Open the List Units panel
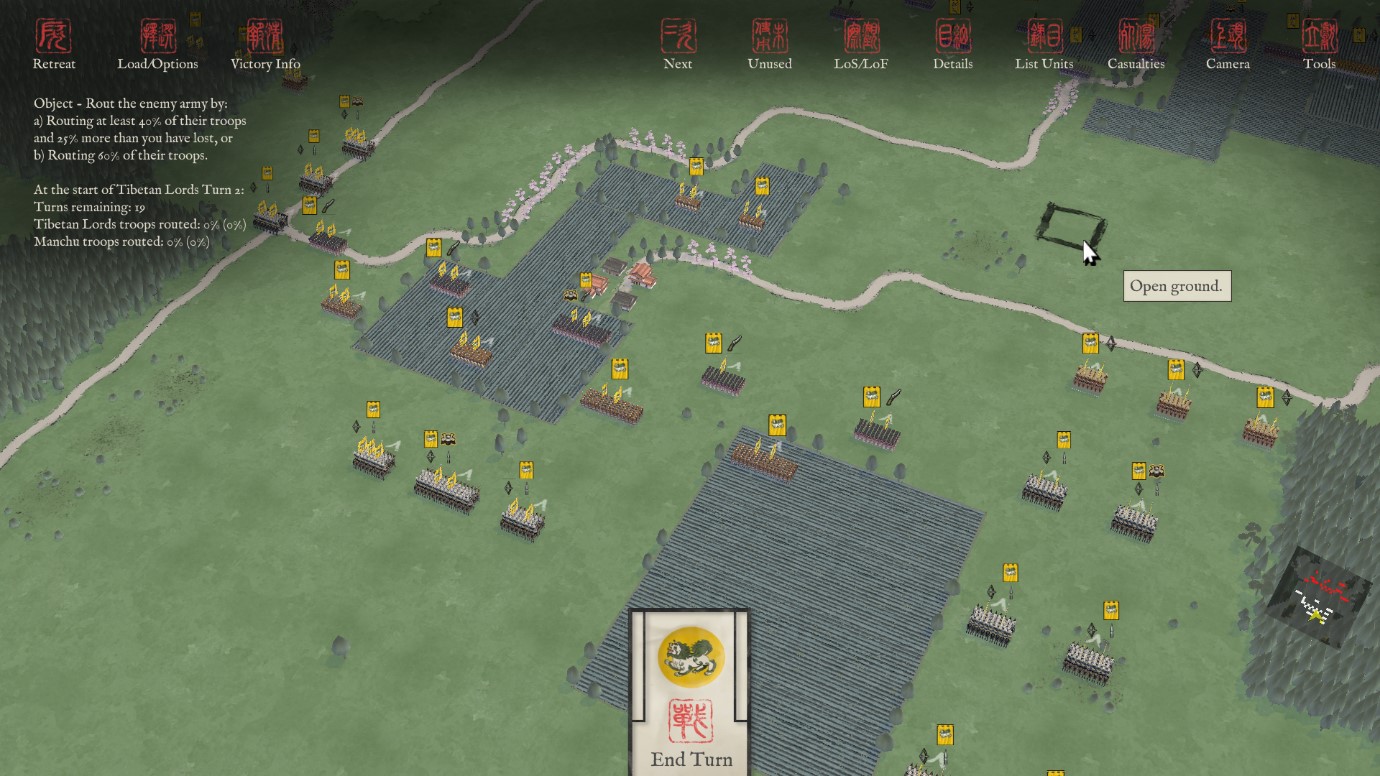Screen dimensions: 1380x776 point(1044,44)
